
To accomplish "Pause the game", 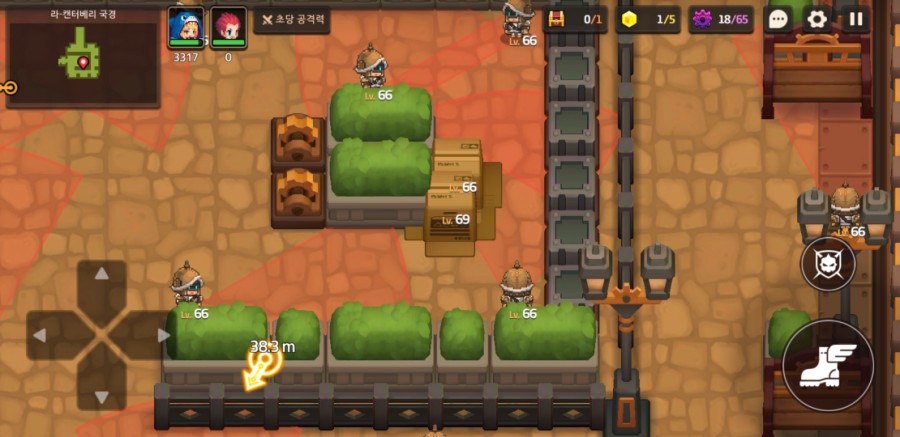I will [855, 19].
